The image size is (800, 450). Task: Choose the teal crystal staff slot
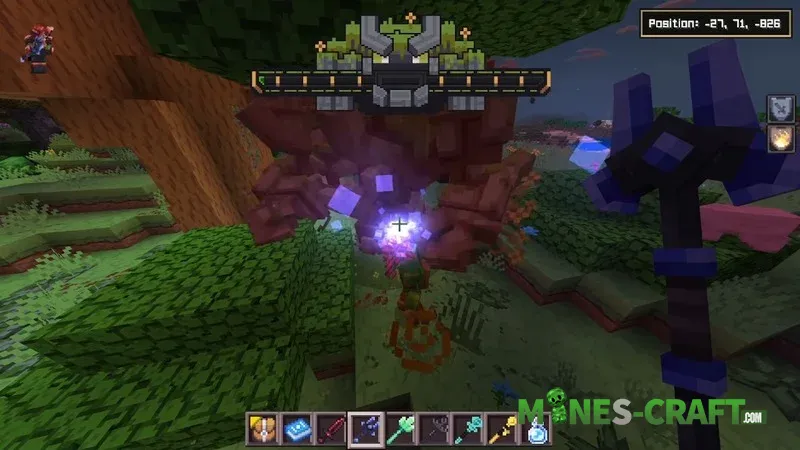(x=471, y=430)
